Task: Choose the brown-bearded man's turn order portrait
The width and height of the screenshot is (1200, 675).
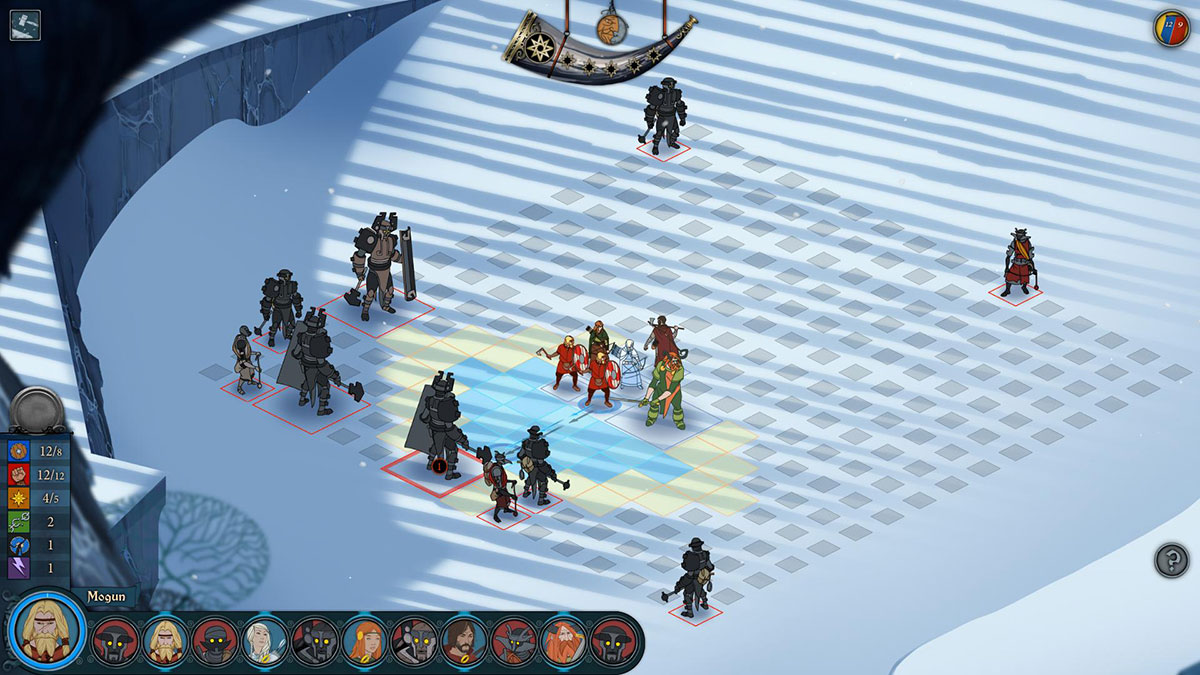Action: click(465, 641)
